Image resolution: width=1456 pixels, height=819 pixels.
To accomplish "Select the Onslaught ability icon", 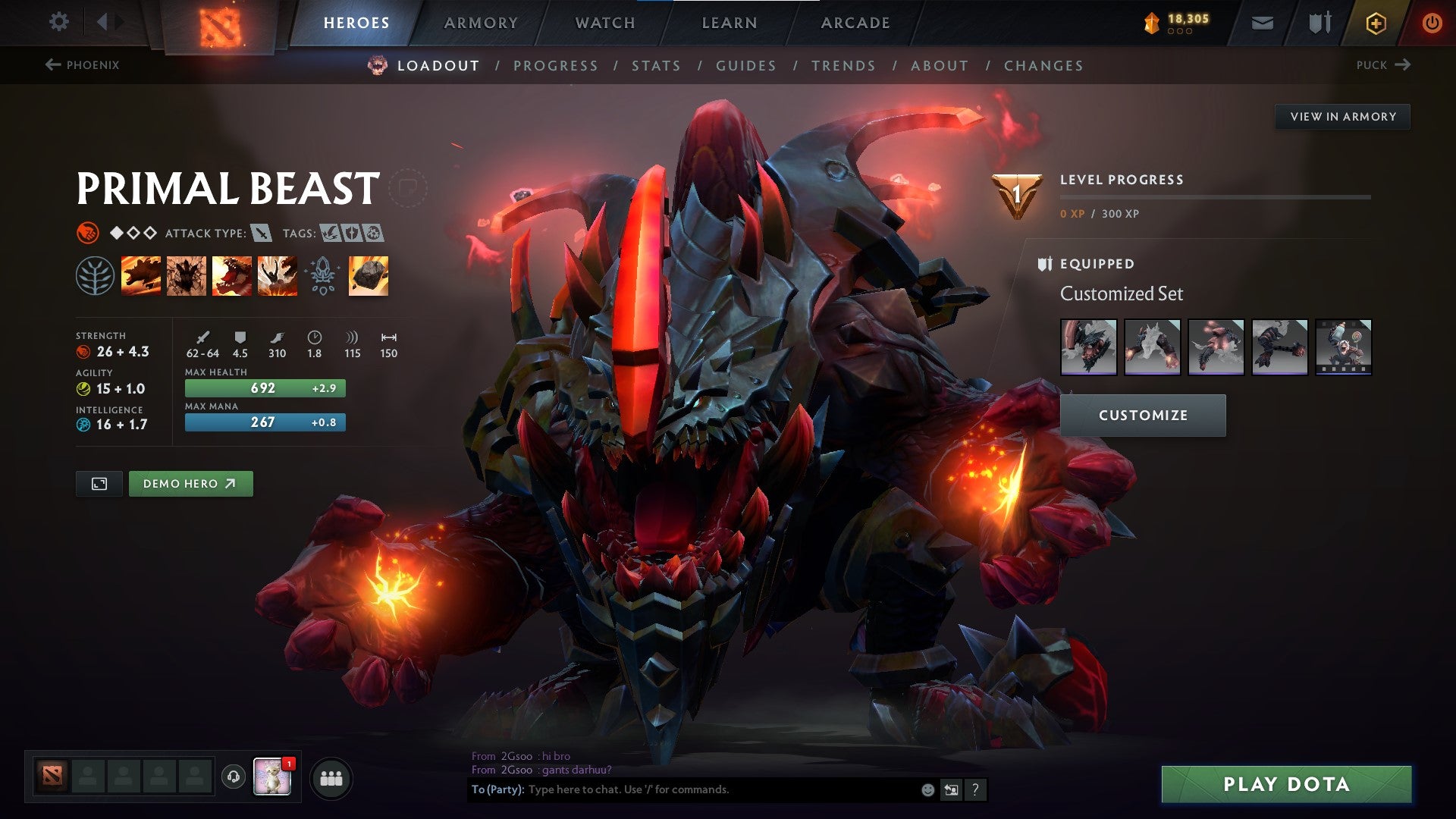I will coord(140,277).
